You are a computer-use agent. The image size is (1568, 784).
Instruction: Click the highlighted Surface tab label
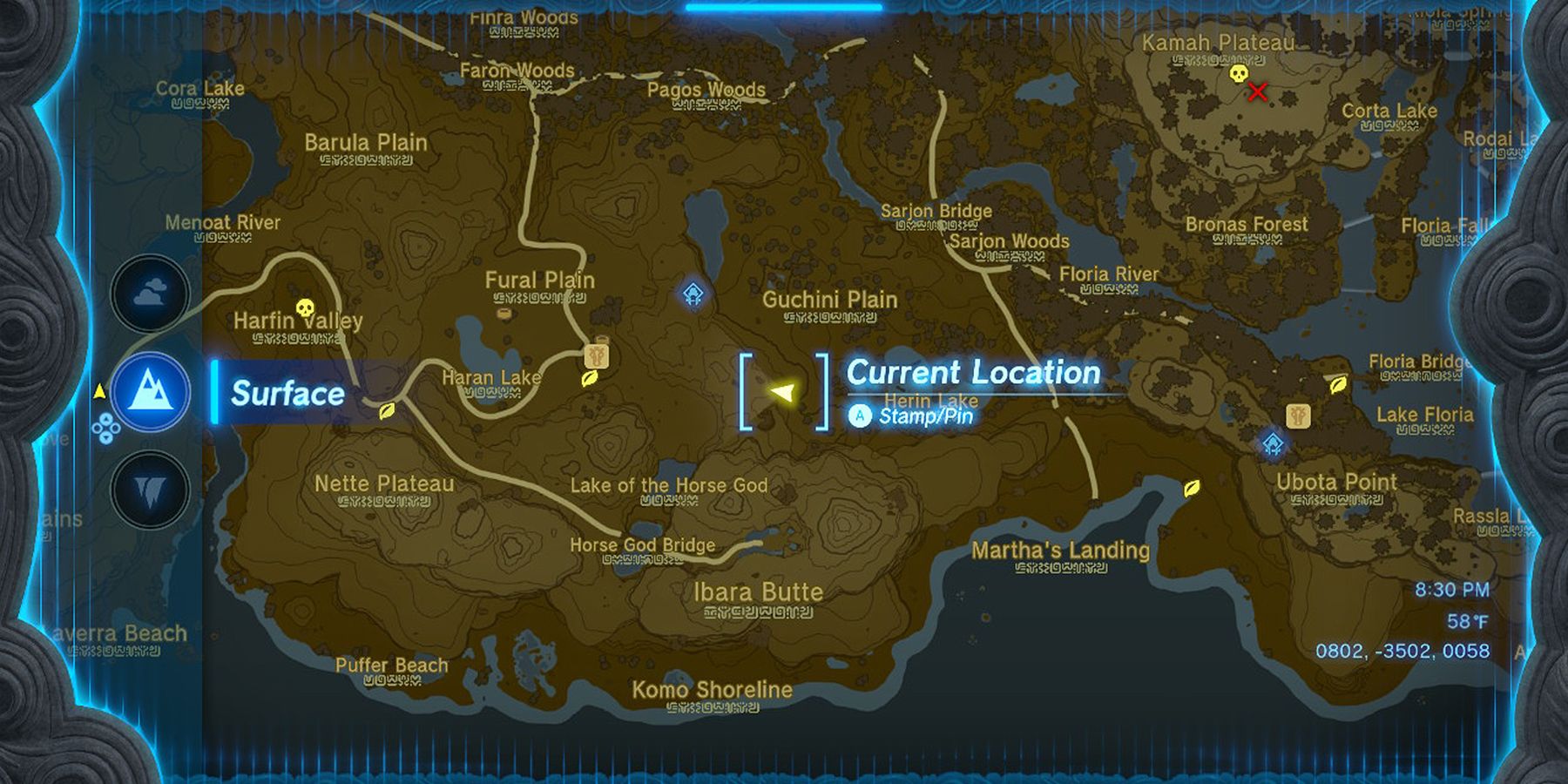[286, 394]
